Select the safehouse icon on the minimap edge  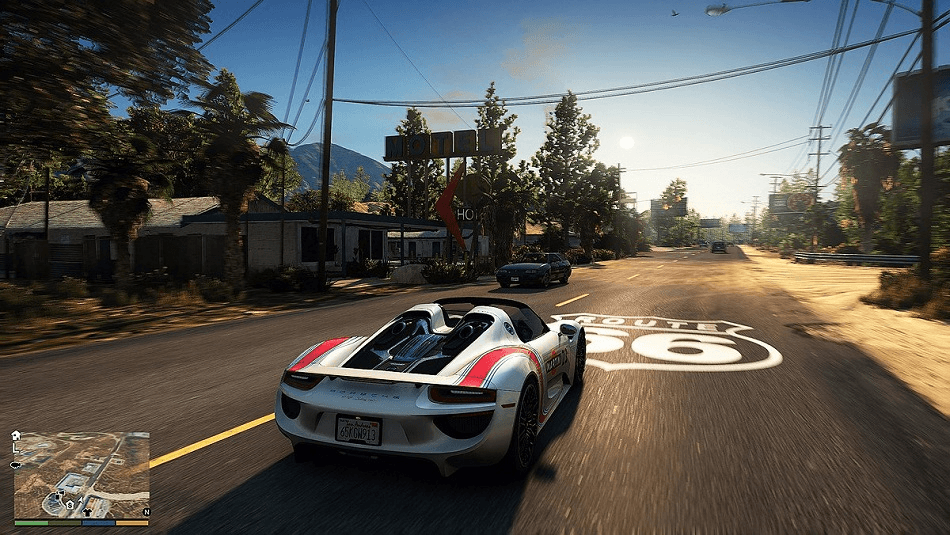pos(16,436)
